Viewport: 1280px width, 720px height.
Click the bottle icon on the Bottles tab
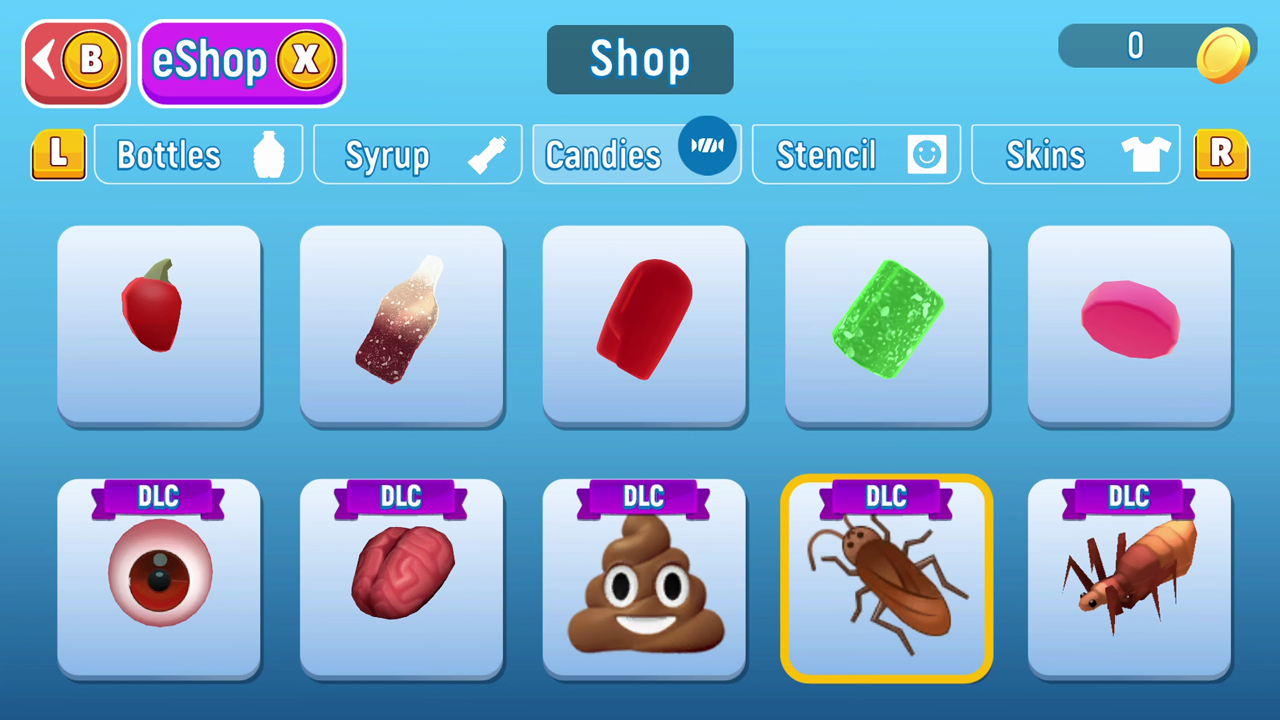pos(270,154)
